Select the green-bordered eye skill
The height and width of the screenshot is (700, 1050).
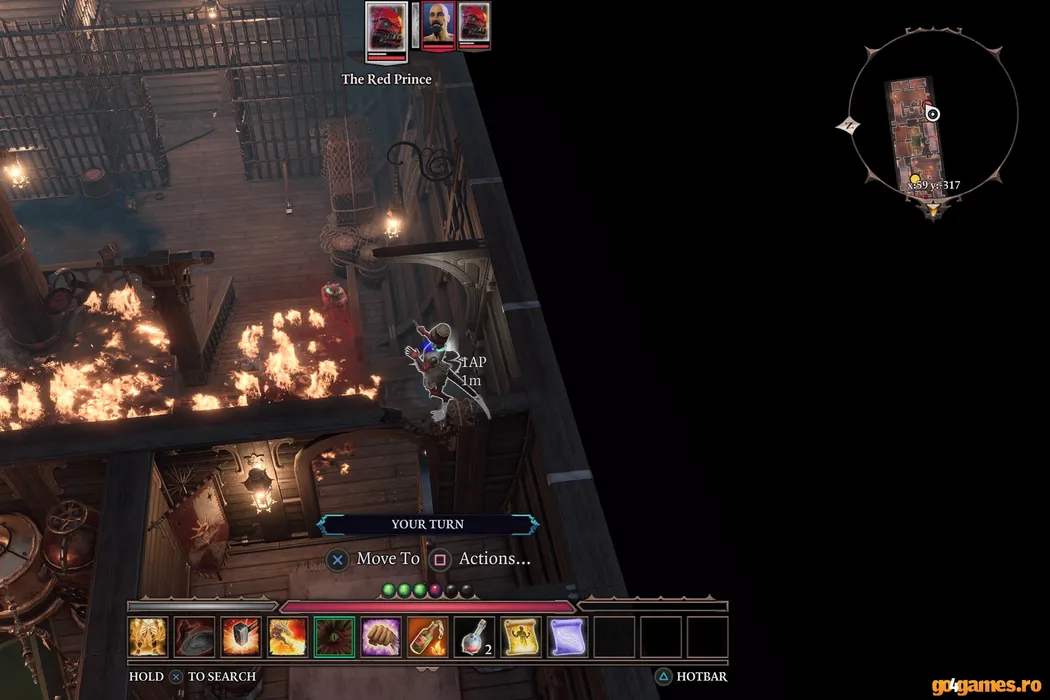333,636
